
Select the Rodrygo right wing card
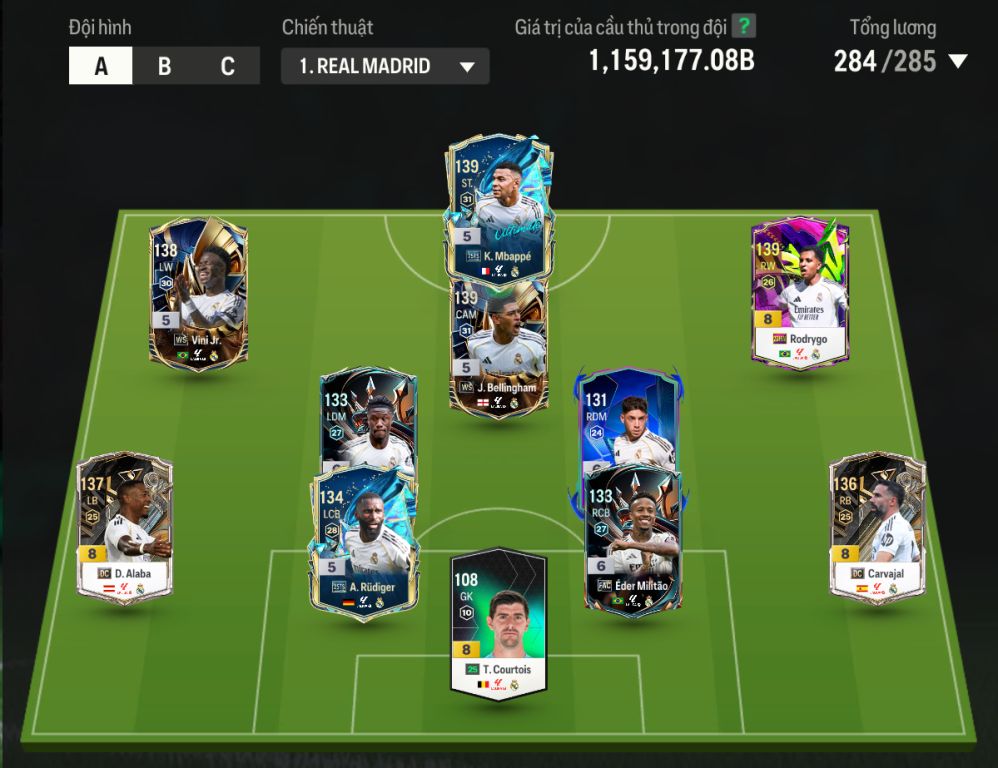tap(800, 290)
